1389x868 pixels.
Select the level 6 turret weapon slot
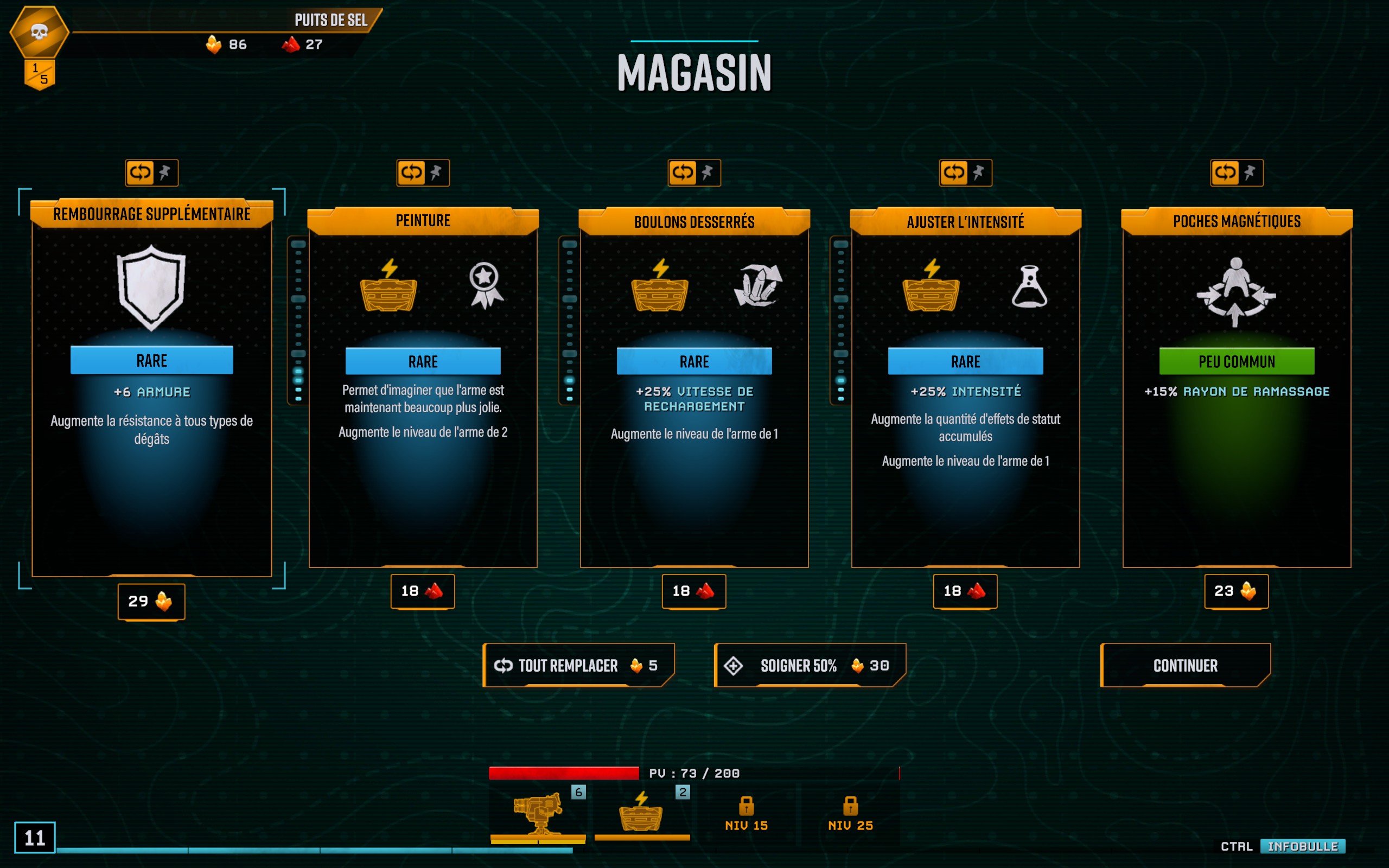(538, 813)
